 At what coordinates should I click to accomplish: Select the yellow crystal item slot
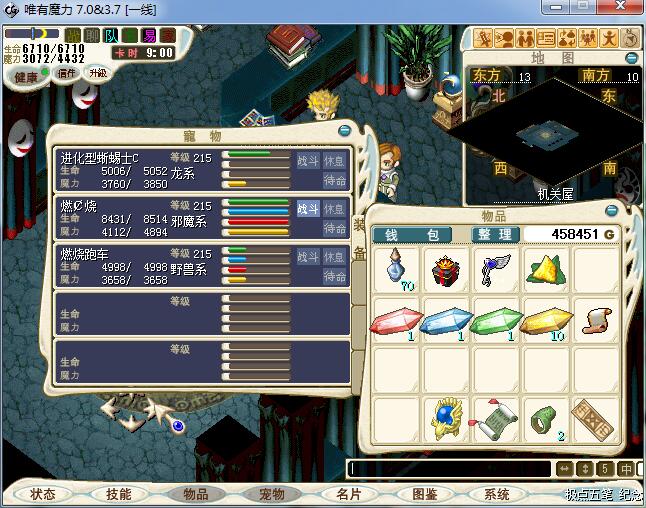click(x=547, y=321)
